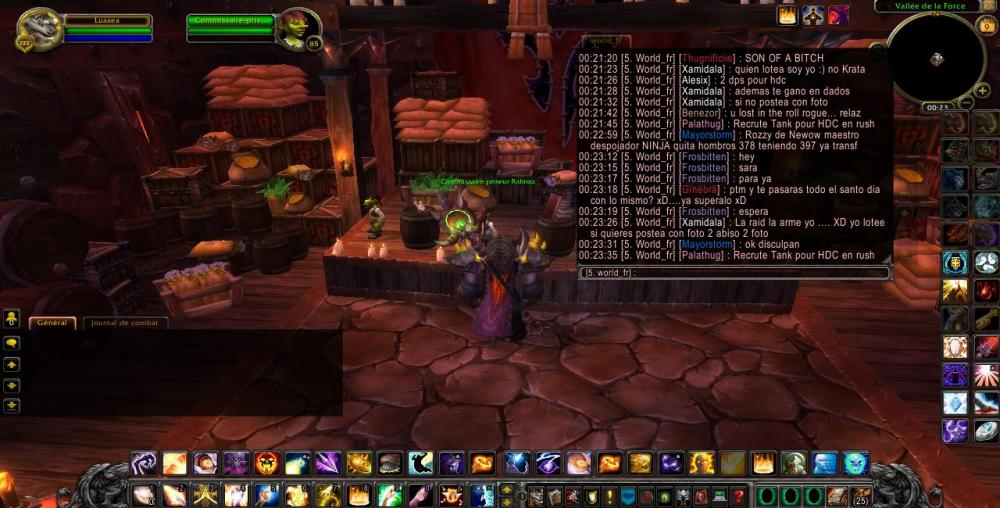Click the world_fr chat input field
This screenshot has width=1000, height=508.
click(x=735, y=272)
